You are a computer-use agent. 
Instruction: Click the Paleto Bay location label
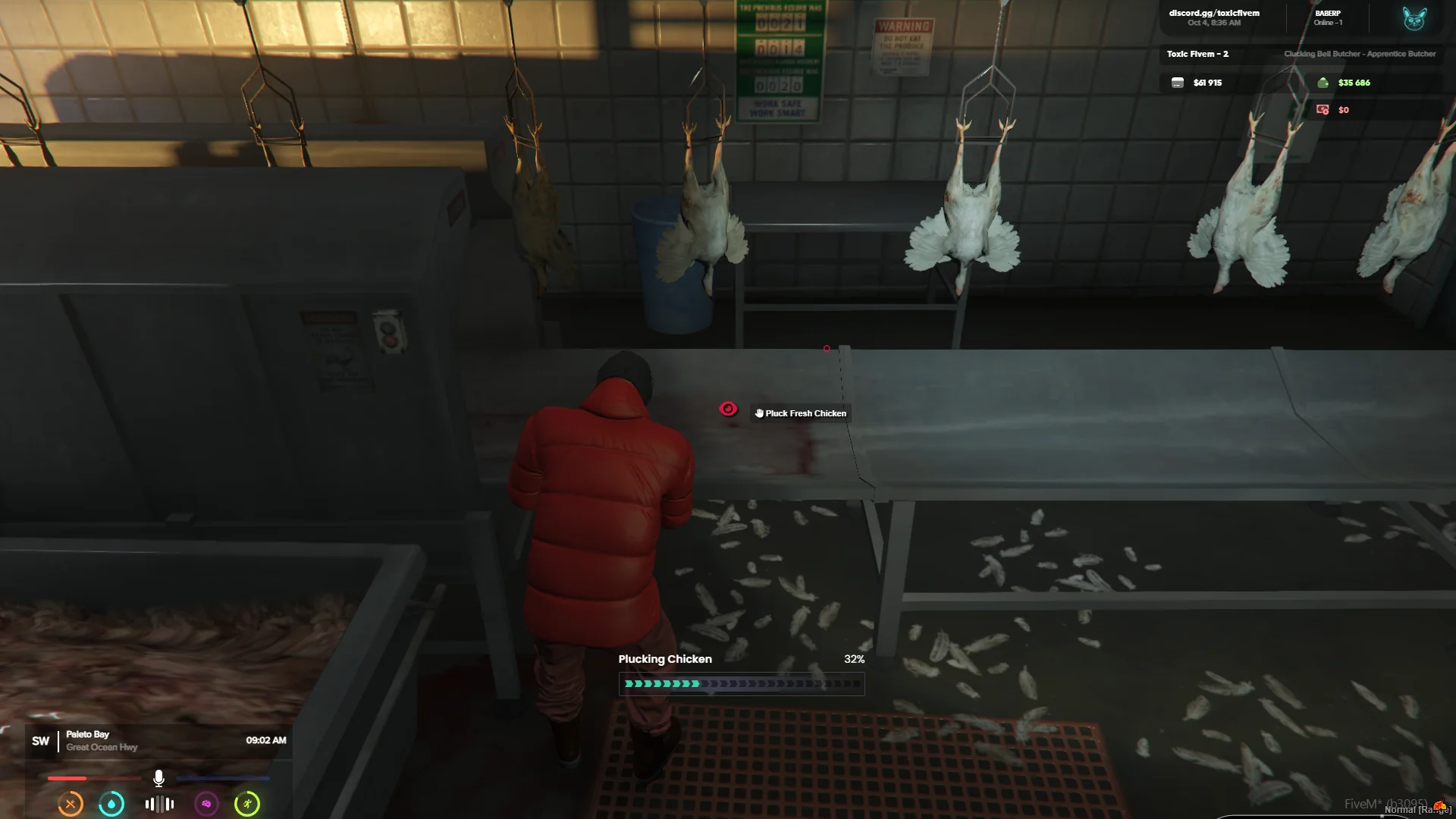87,734
